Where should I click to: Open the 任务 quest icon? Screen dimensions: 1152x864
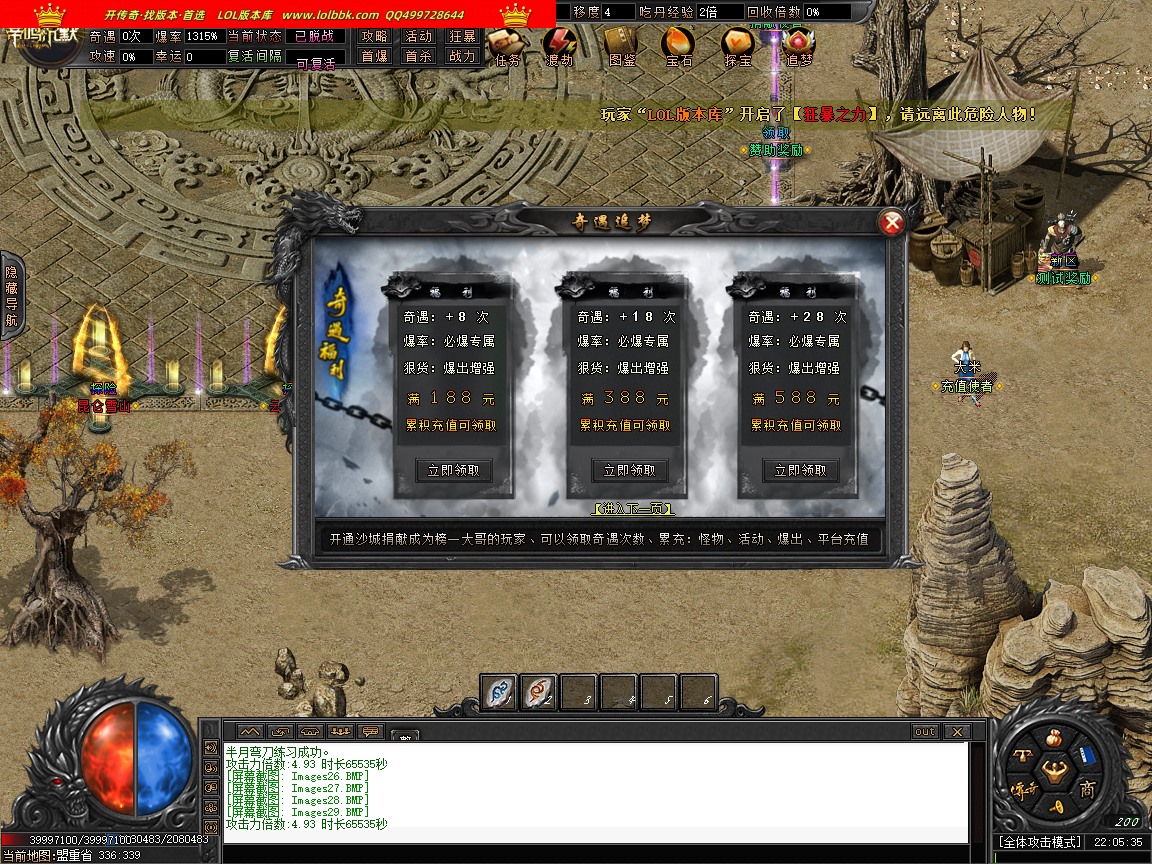click(x=505, y=45)
